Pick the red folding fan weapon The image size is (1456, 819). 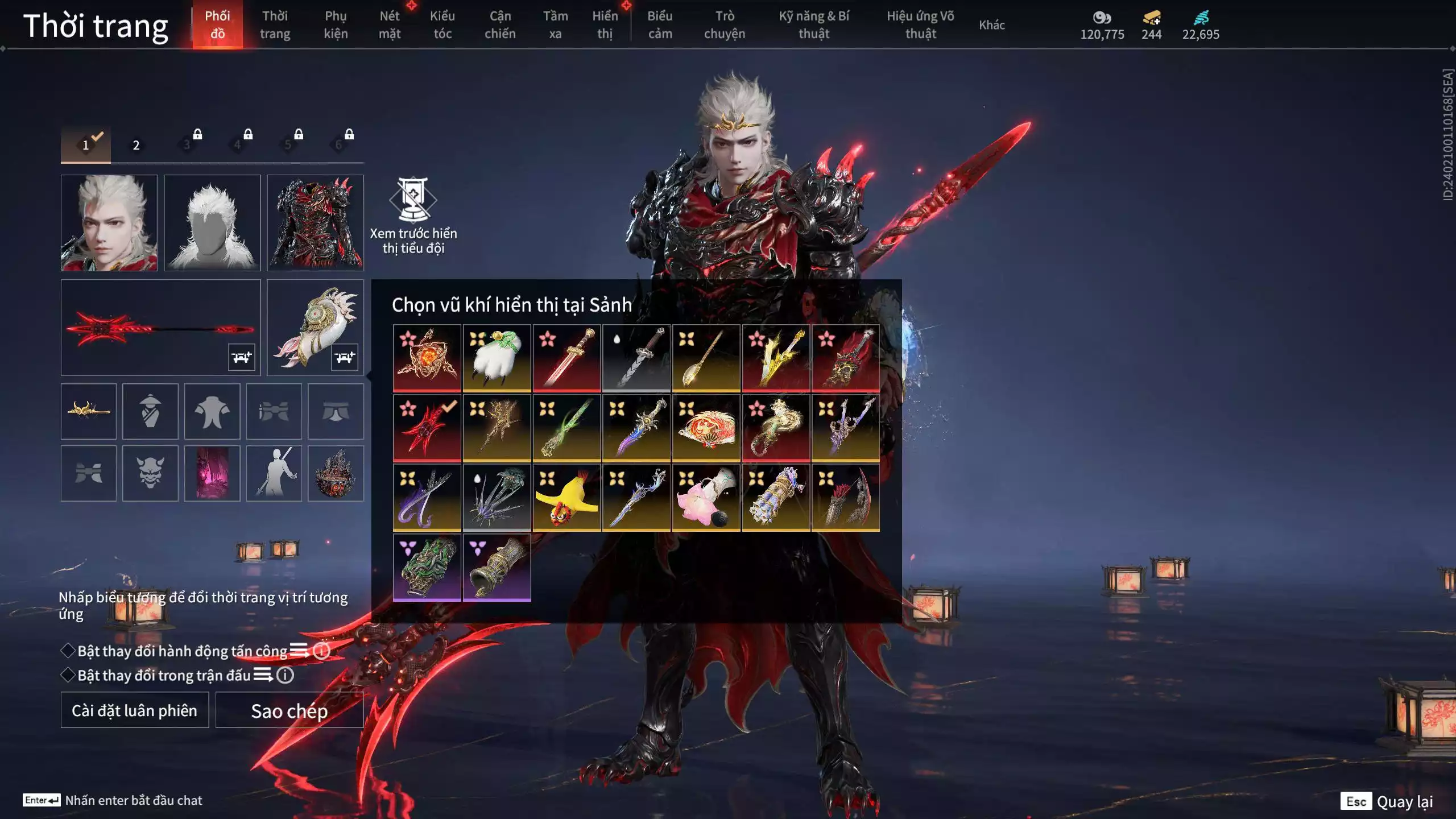706,428
